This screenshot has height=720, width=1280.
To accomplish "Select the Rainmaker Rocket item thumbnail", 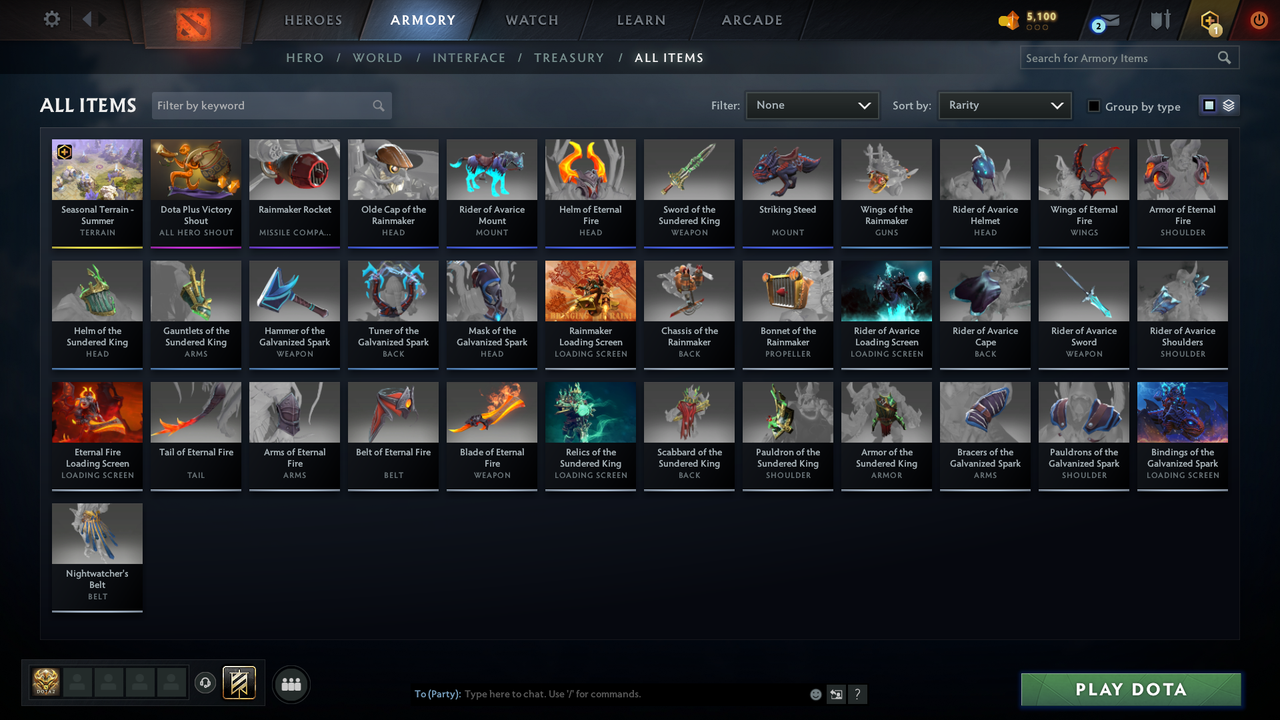I will point(294,168).
